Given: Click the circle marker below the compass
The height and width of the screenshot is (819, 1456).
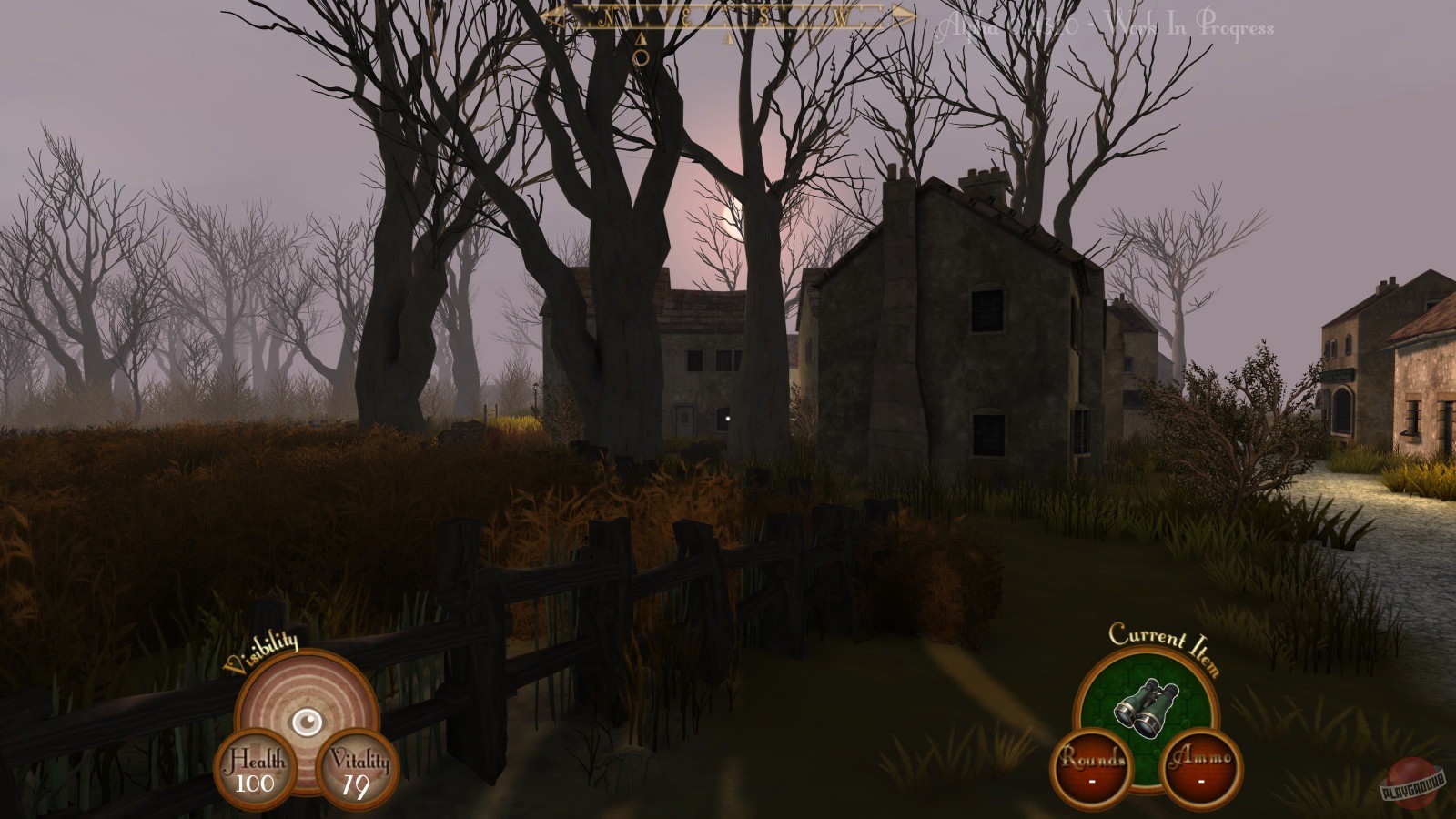Looking at the screenshot, I should pyautogui.click(x=640, y=55).
